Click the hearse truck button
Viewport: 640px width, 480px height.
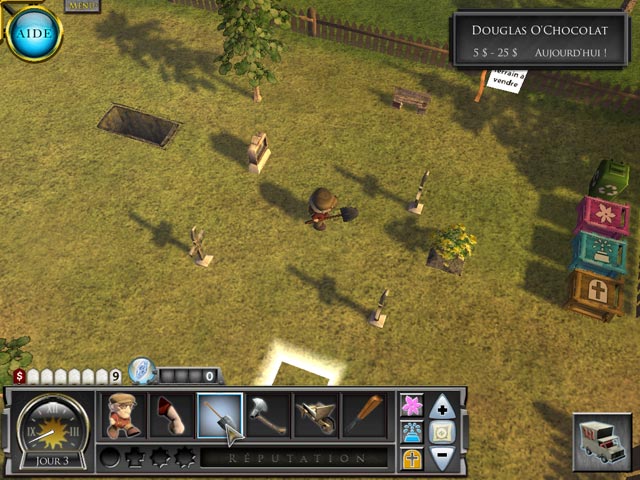603,441
